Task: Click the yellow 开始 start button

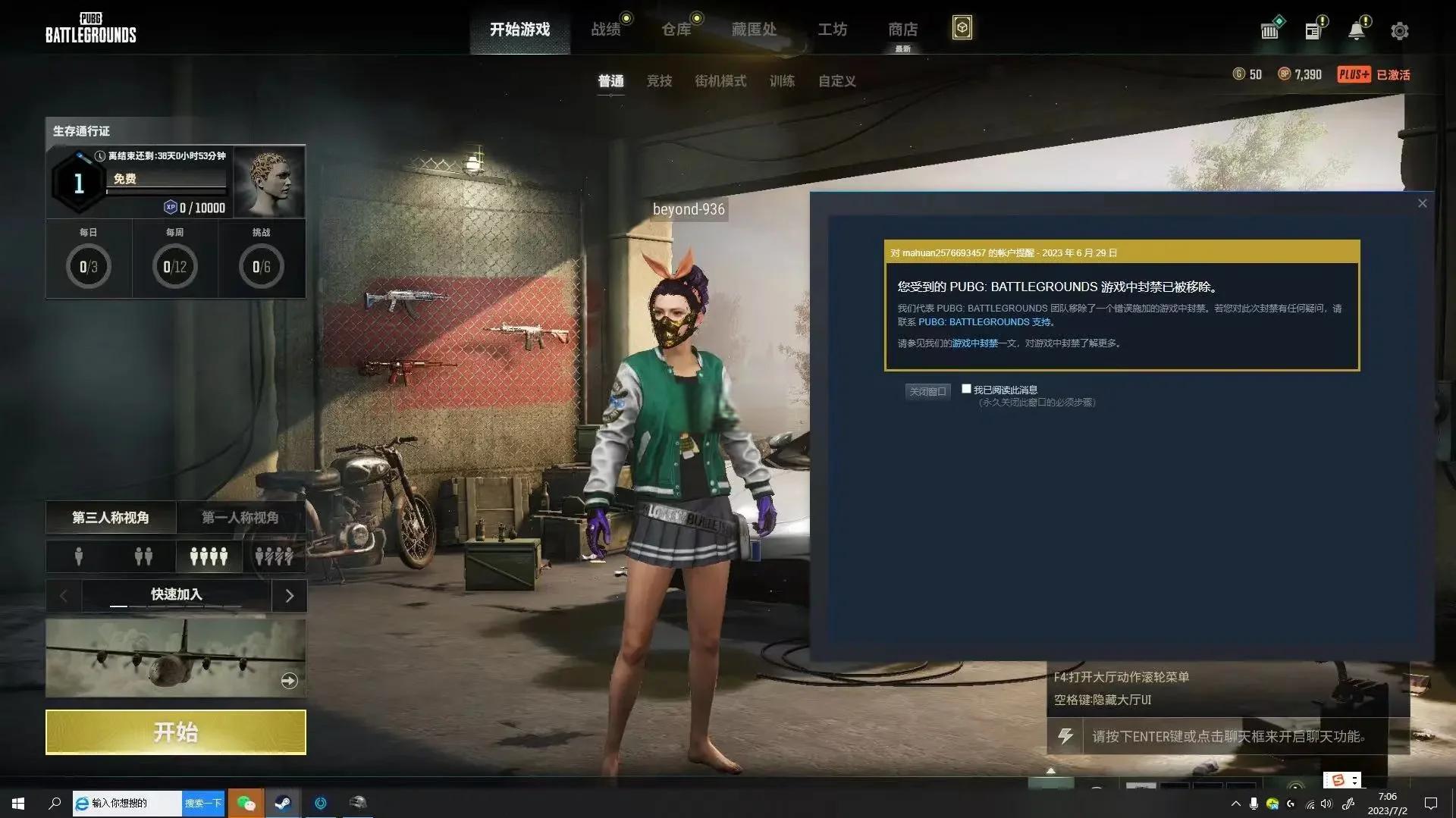Action: pos(175,732)
